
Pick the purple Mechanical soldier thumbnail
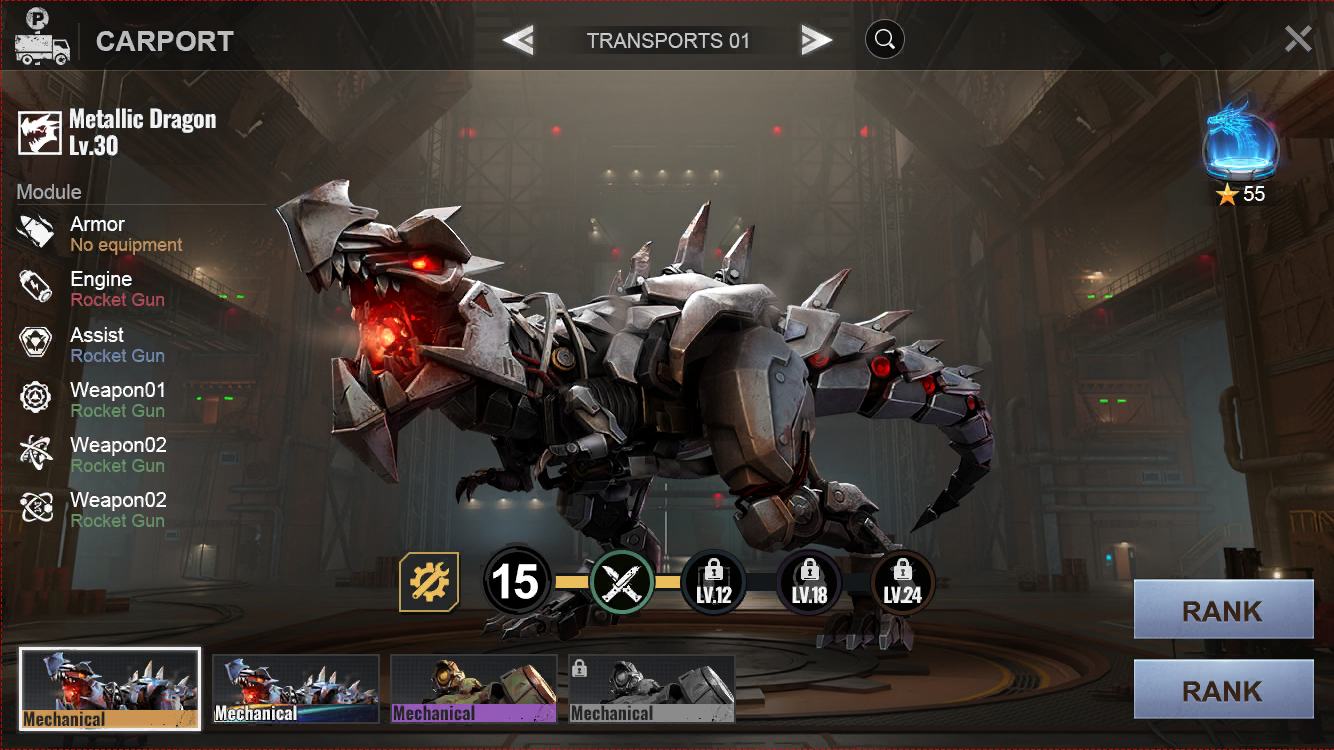[x=473, y=689]
